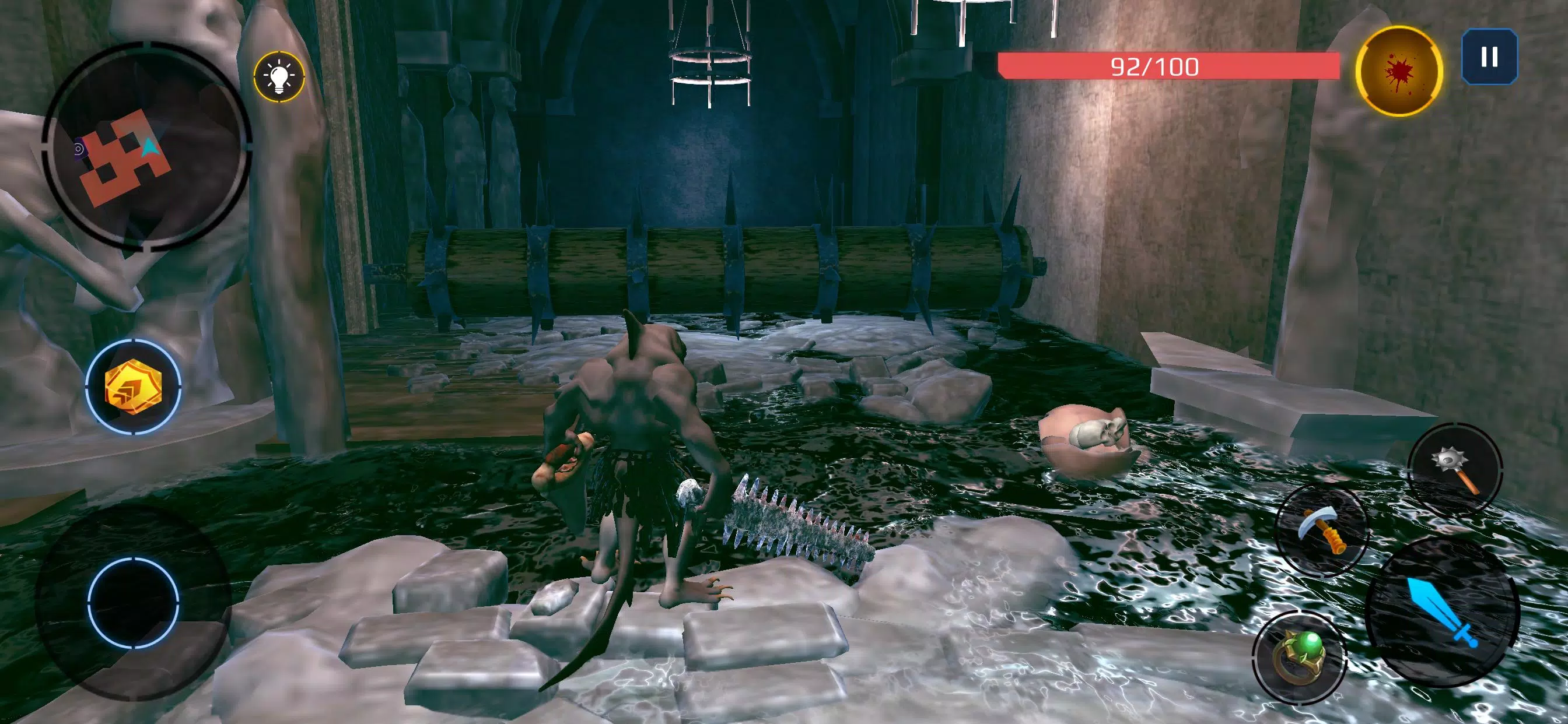The image size is (1568, 724).
Task: Tap the lightbulb hint icon
Action: click(x=279, y=77)
